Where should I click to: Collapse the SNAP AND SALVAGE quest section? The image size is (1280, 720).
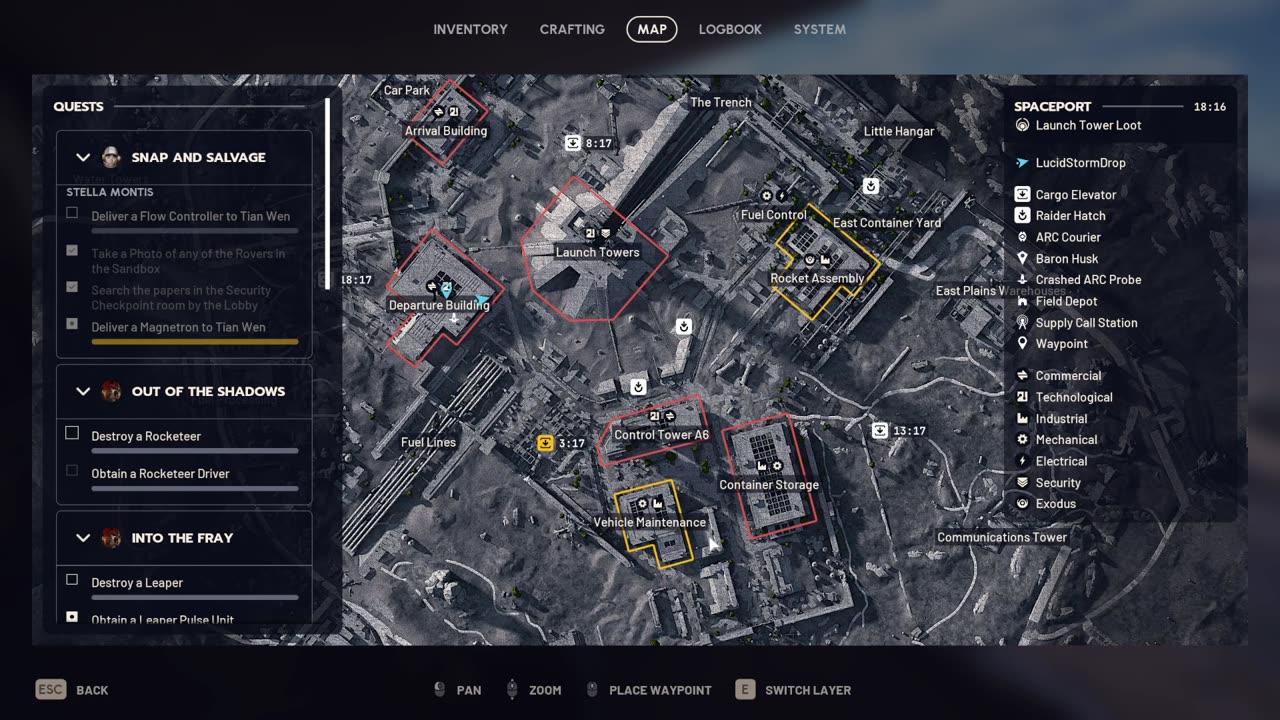84,157
